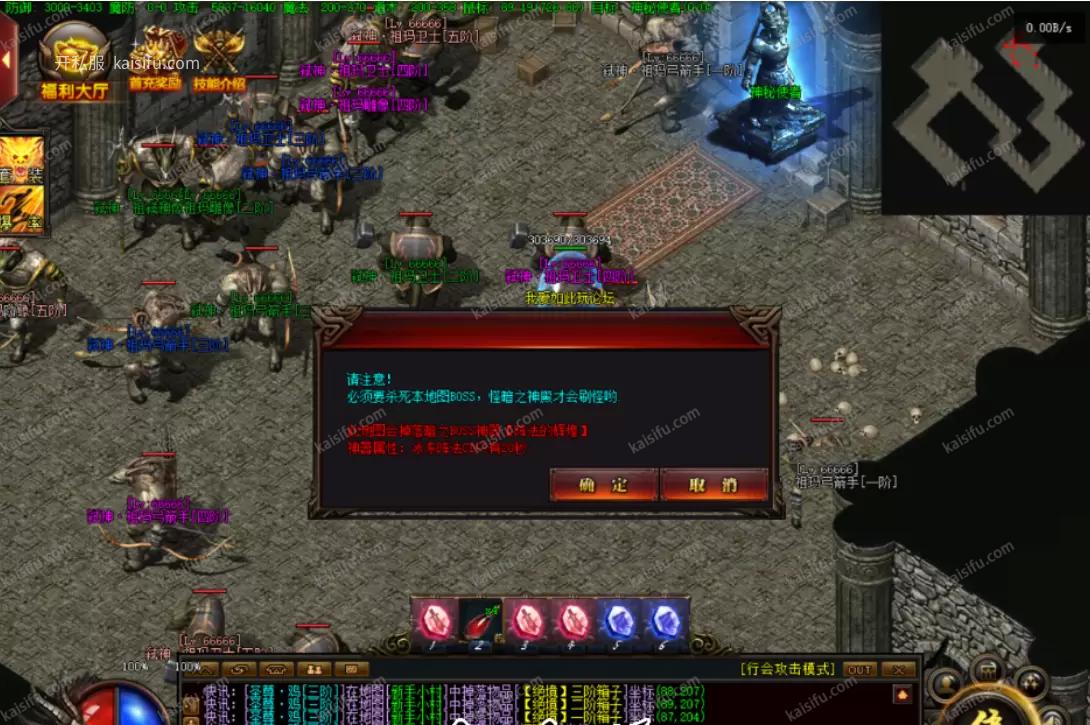Open the 首充奖励 first-recharge reward

(155, 62)
